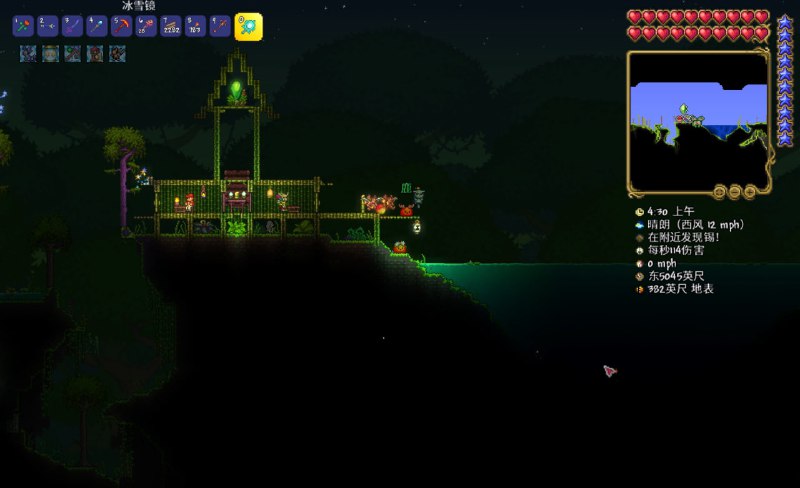Image resolution: width=800 pixels, height=488 pixels.
Task: Select the Ice Mirror hotbar slot
Action: 248,27
